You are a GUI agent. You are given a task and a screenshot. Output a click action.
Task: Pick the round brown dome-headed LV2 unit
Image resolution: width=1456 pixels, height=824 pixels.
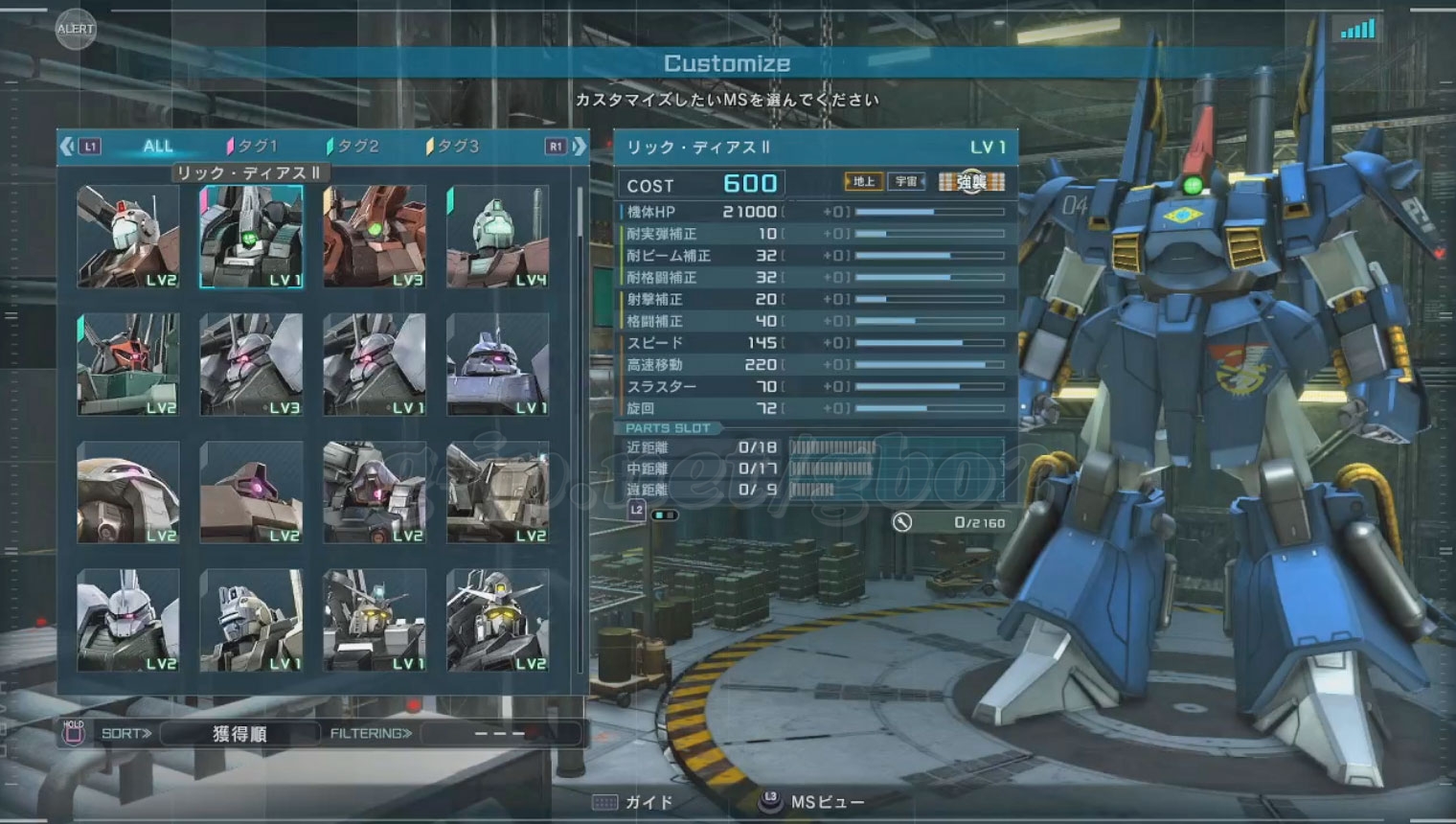128,492
